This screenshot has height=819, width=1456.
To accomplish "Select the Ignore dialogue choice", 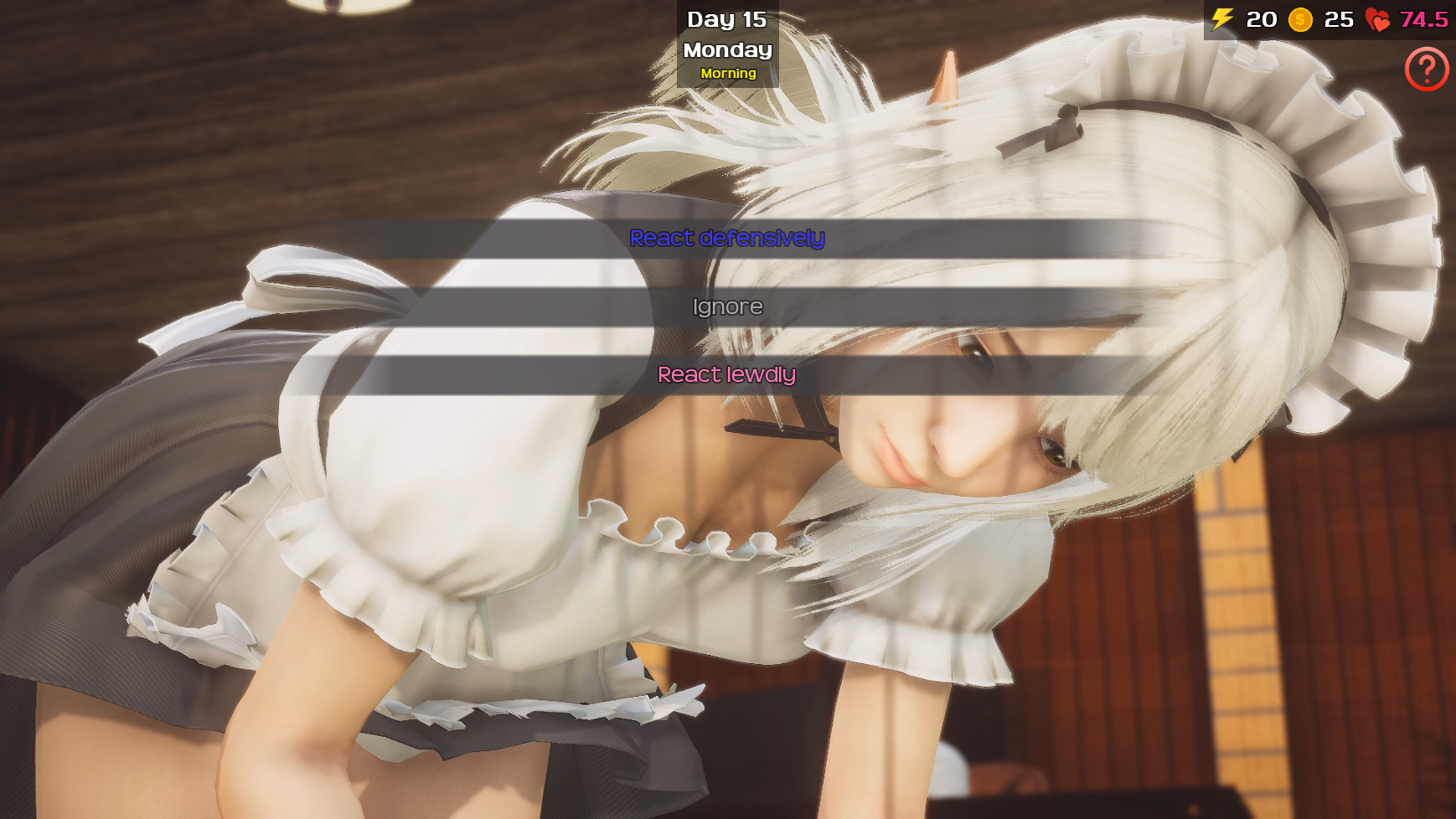I will (x=727, y=306).
